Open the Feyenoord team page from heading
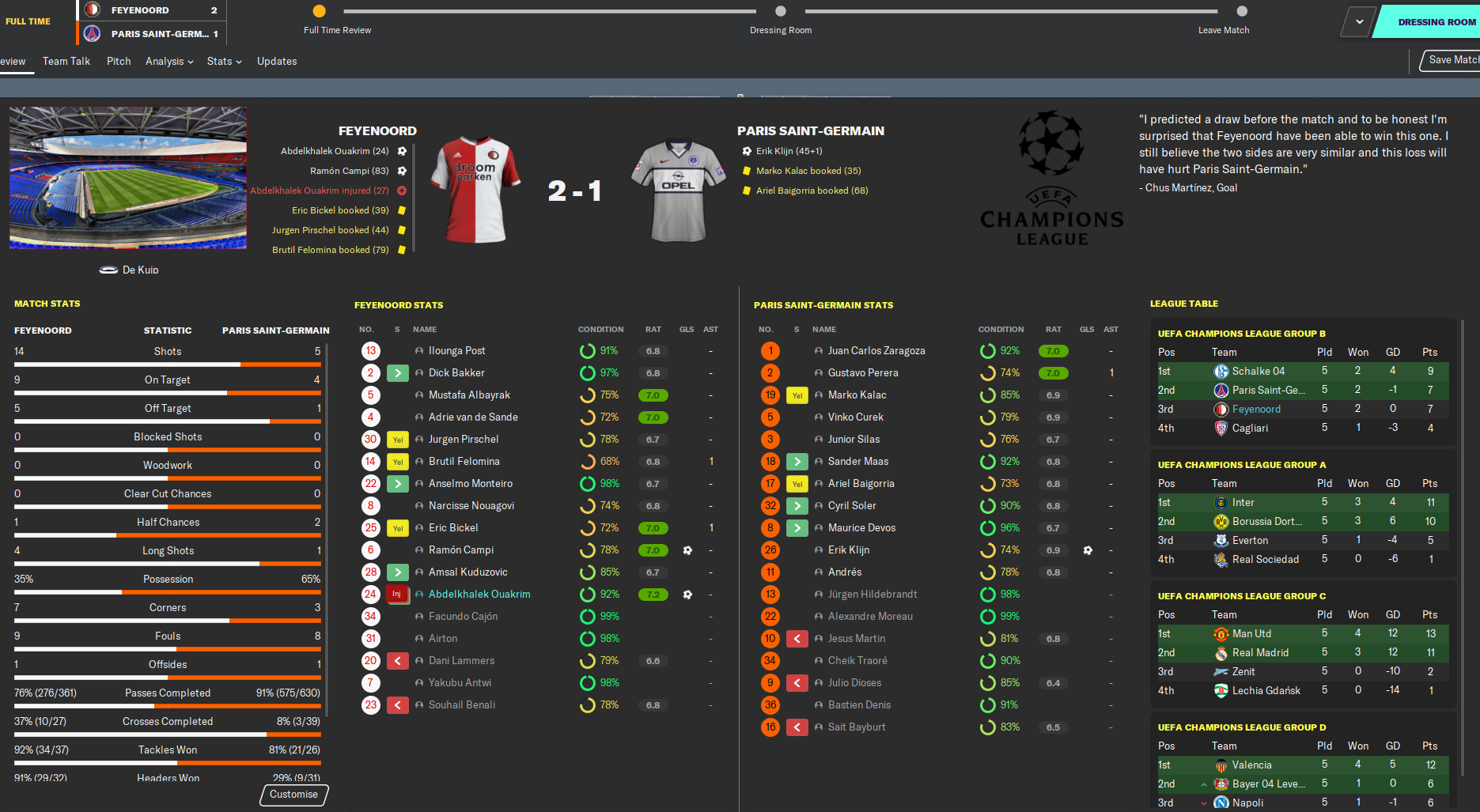 point(377,131)
